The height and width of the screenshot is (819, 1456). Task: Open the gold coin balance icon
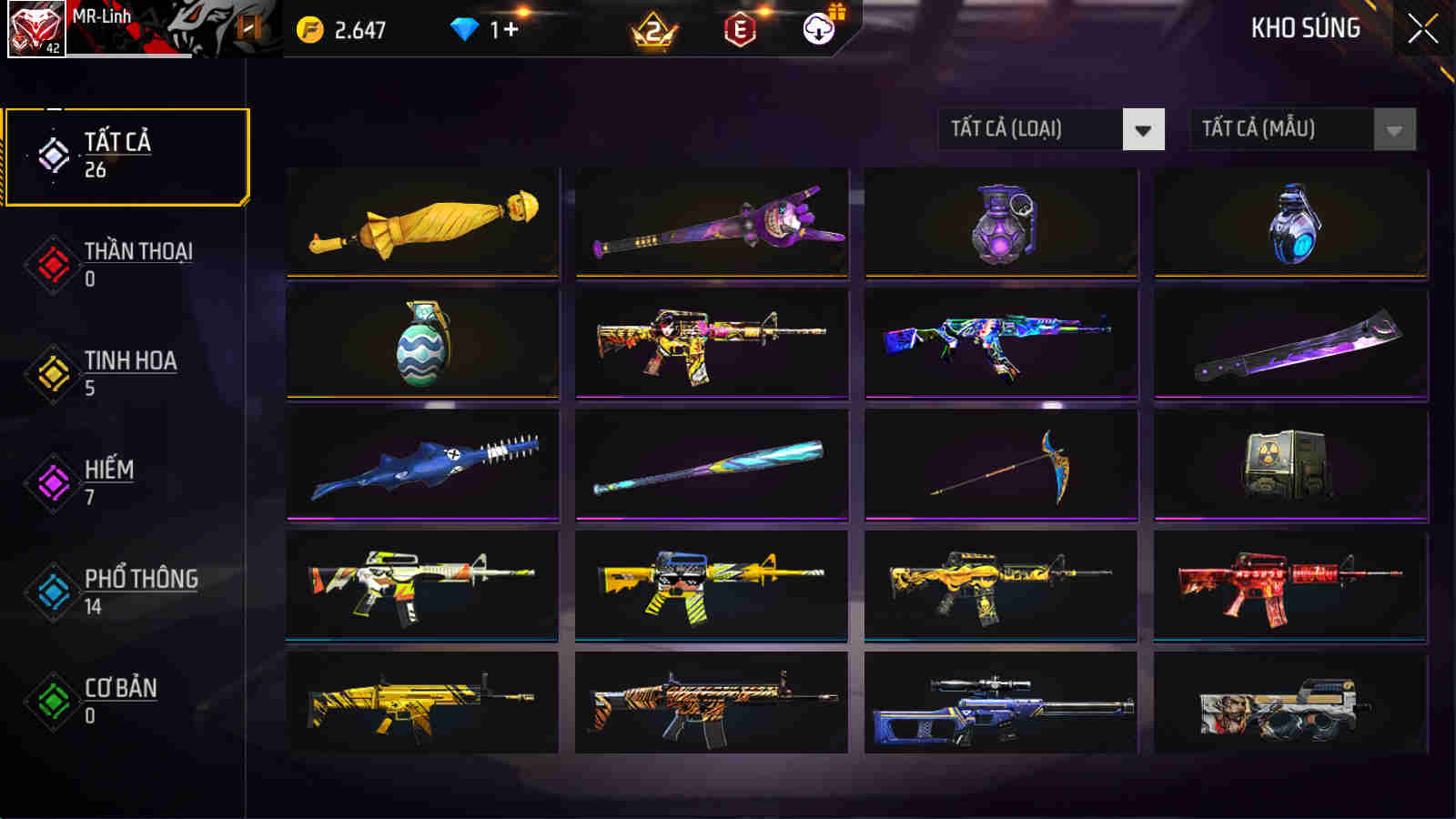[x=310, y=28]
